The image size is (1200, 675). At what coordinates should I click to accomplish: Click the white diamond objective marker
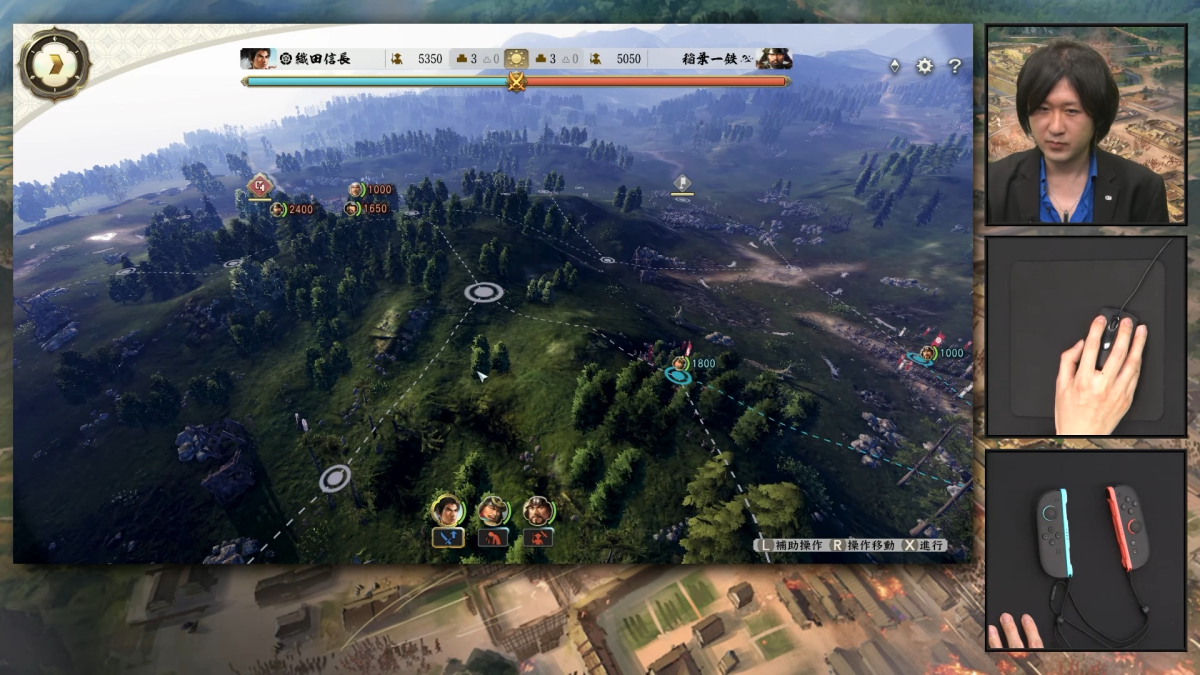[682, 183]
